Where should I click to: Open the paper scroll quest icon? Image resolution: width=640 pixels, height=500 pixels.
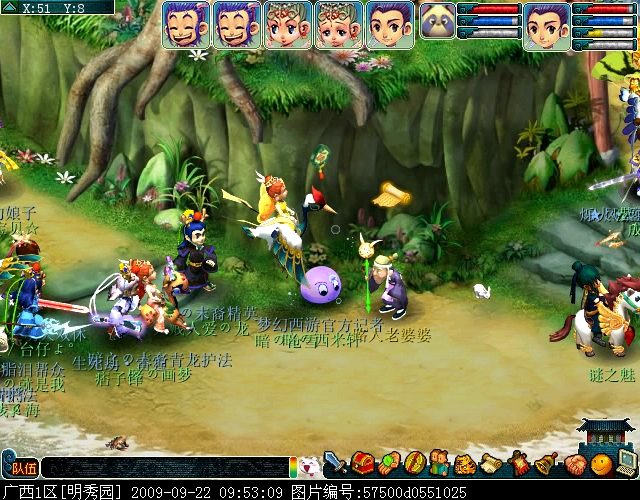coord(492,464)
